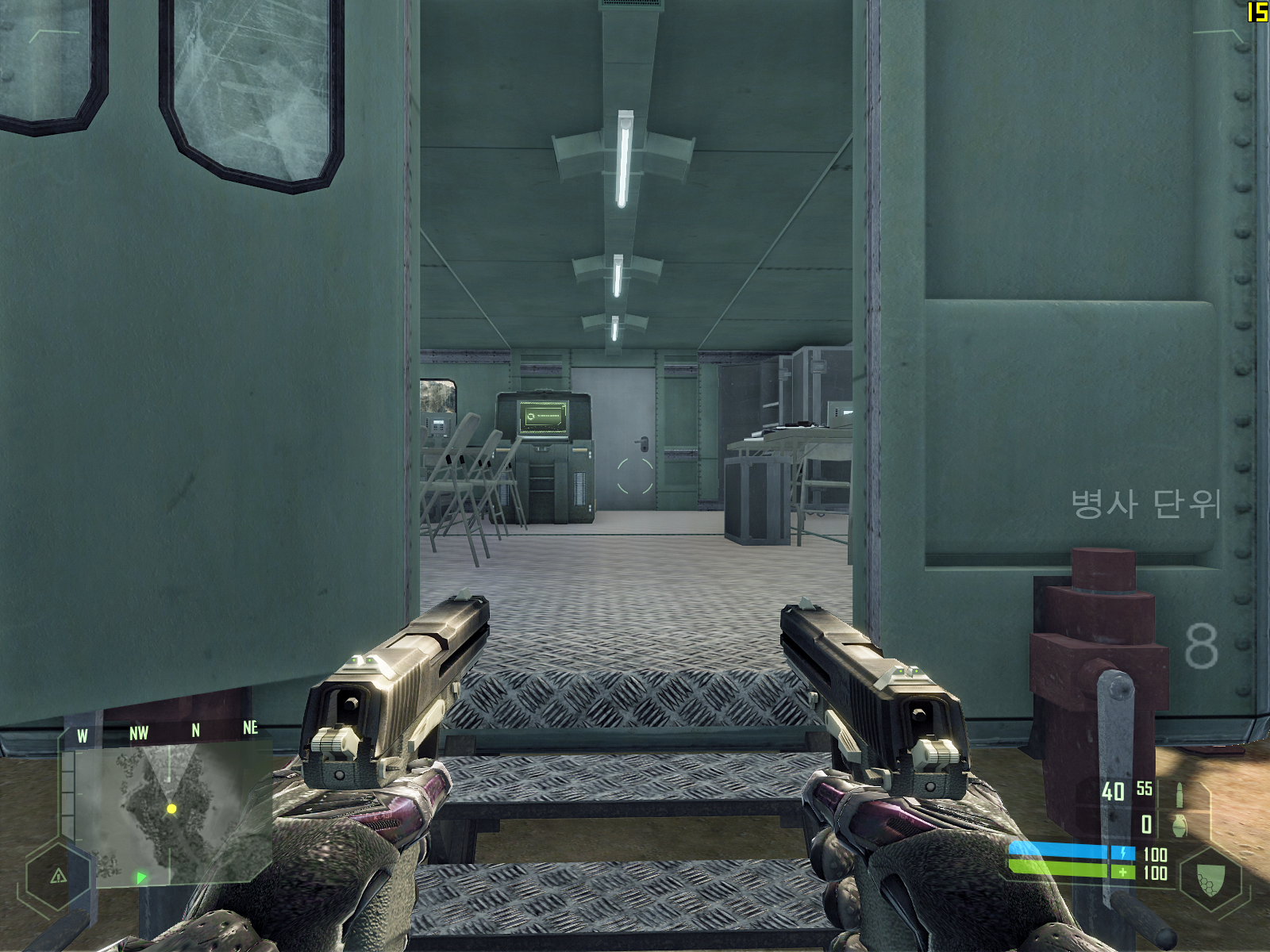
Task: Click the blue lightning energy icon
Action: (1123, 854)
